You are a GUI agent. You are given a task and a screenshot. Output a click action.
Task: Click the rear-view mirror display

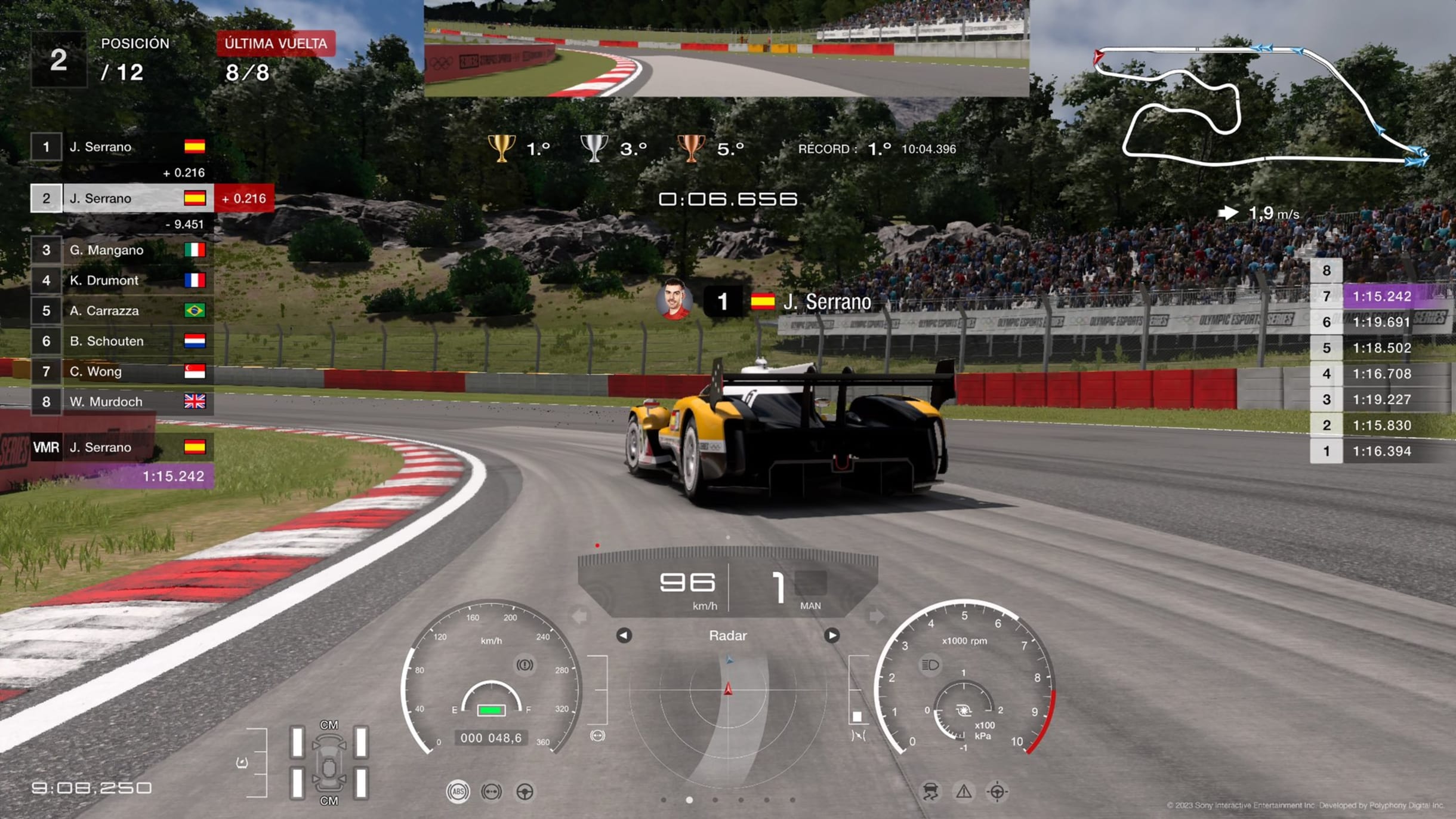(x=726, y=48)
